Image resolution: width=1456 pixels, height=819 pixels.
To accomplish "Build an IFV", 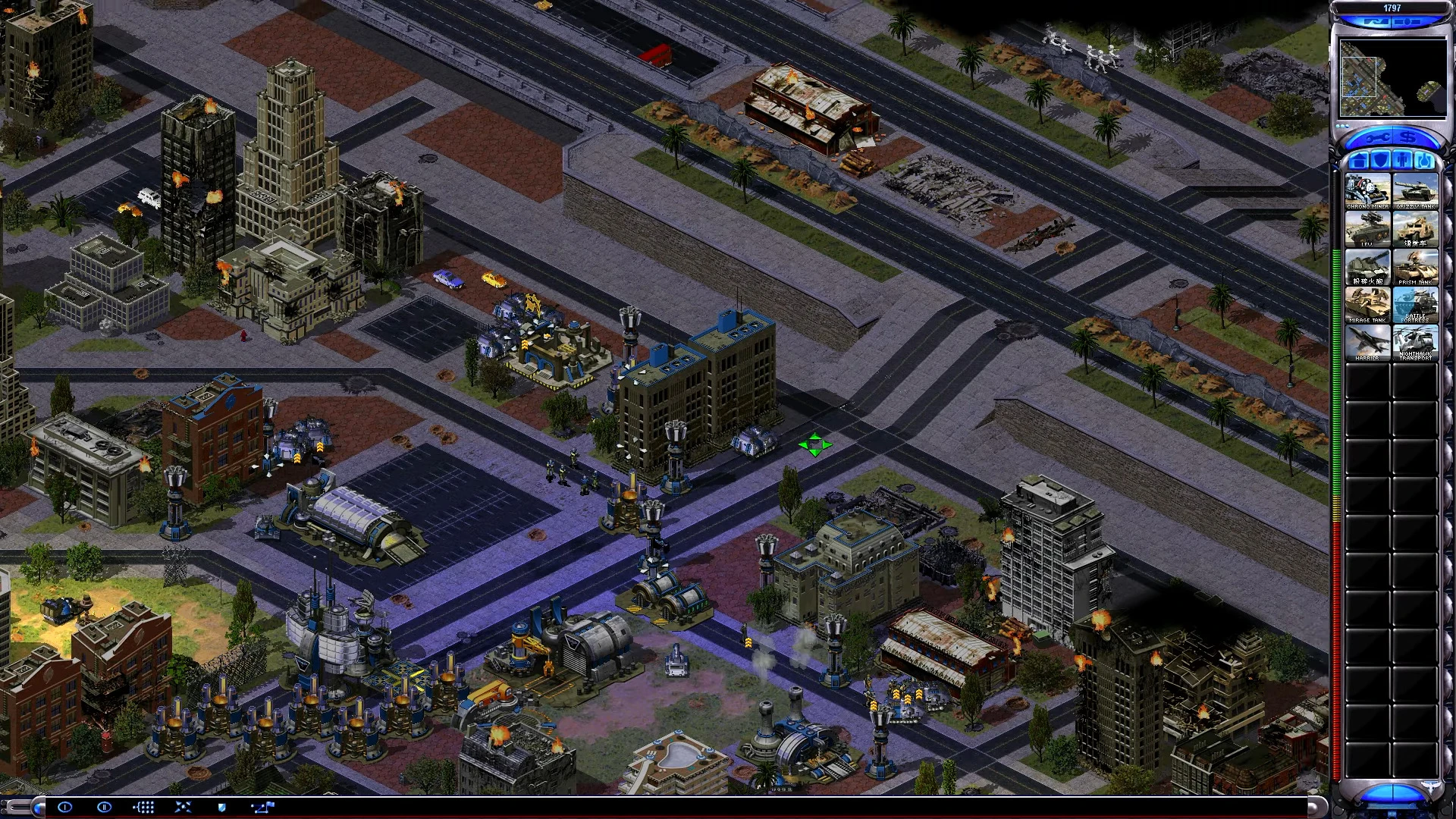I will pos(1368,230).
